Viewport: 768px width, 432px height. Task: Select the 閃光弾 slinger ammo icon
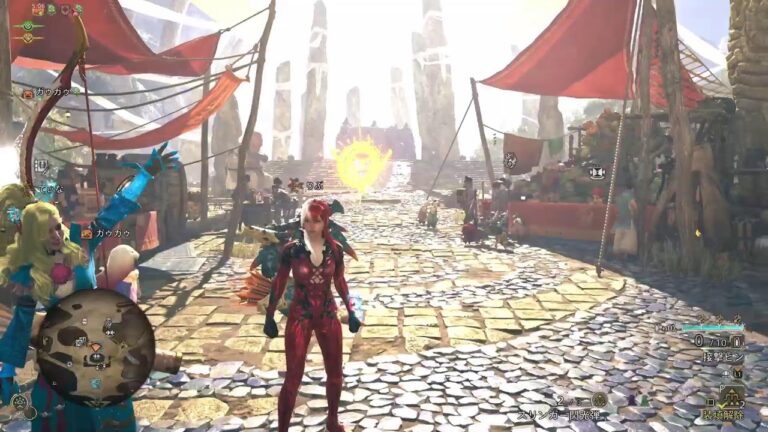[599, 399]
